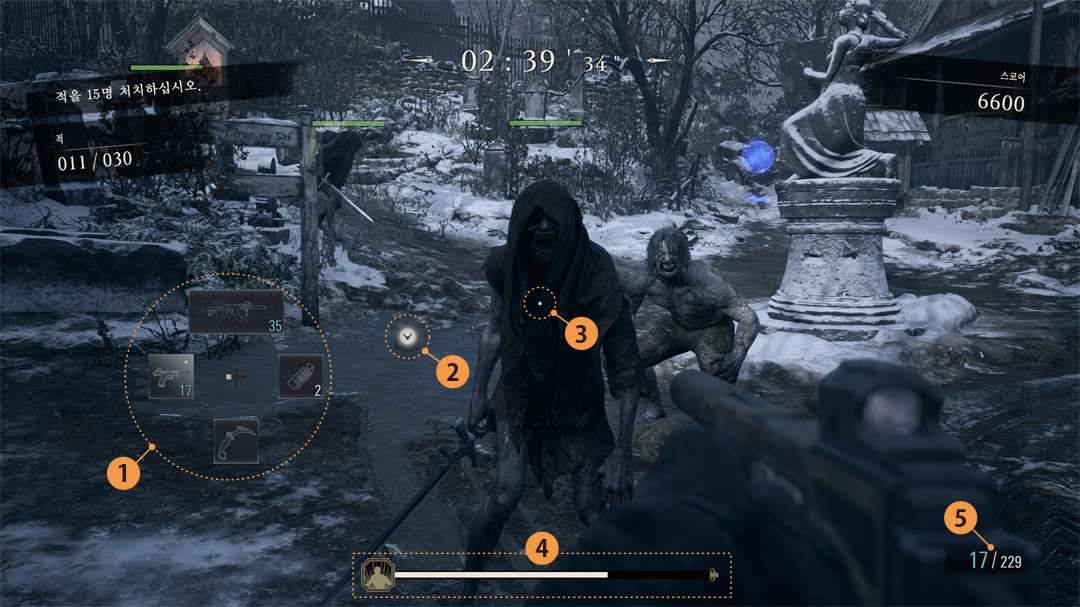
Task: Click the kill-15-enemies objective tracker
Action: click(x=130, y=88)
